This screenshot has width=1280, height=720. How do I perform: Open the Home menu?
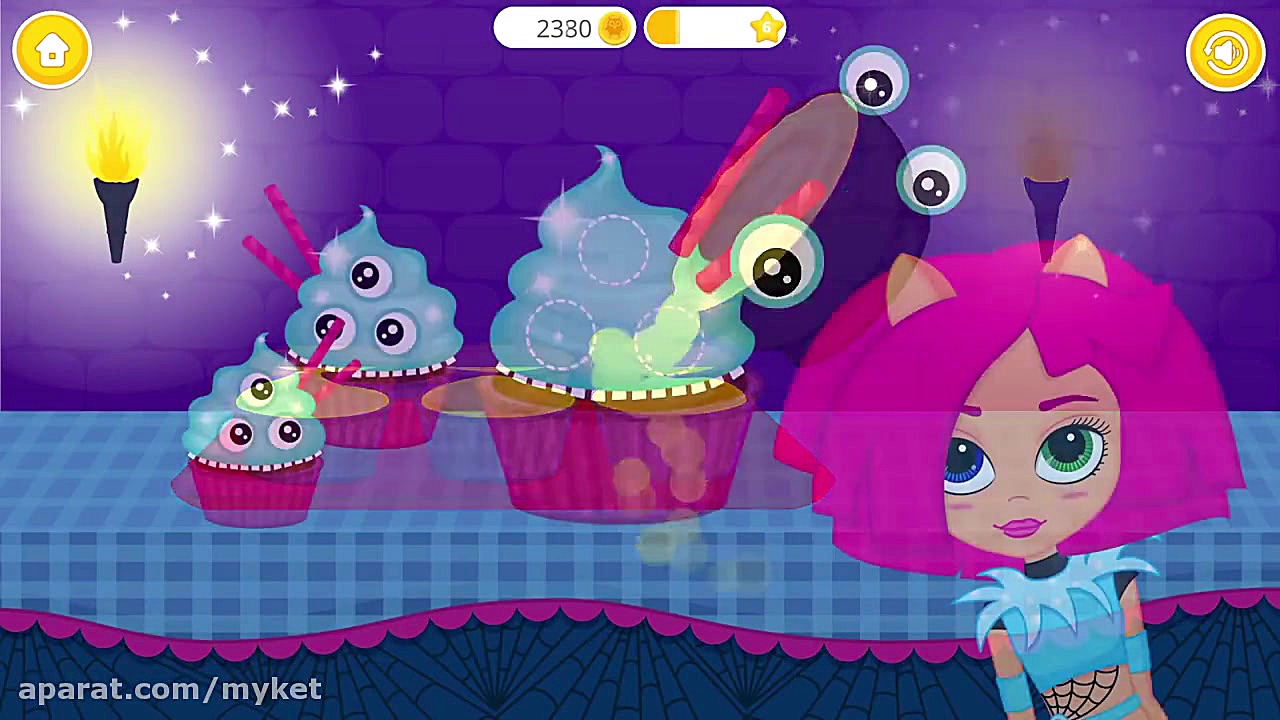[52, 49]
